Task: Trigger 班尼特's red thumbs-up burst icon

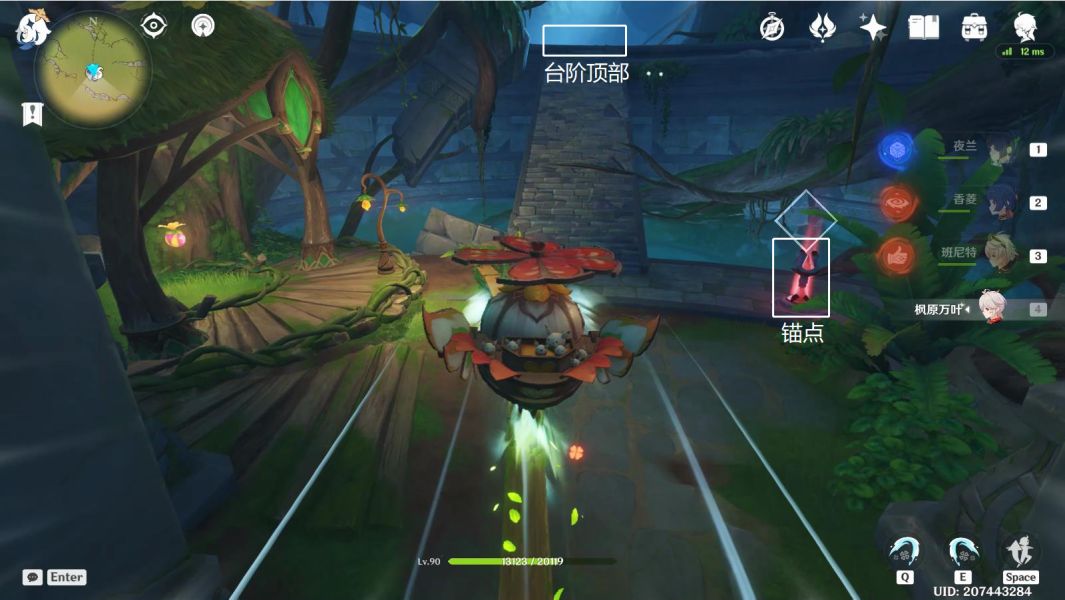Action: [897, 257]
